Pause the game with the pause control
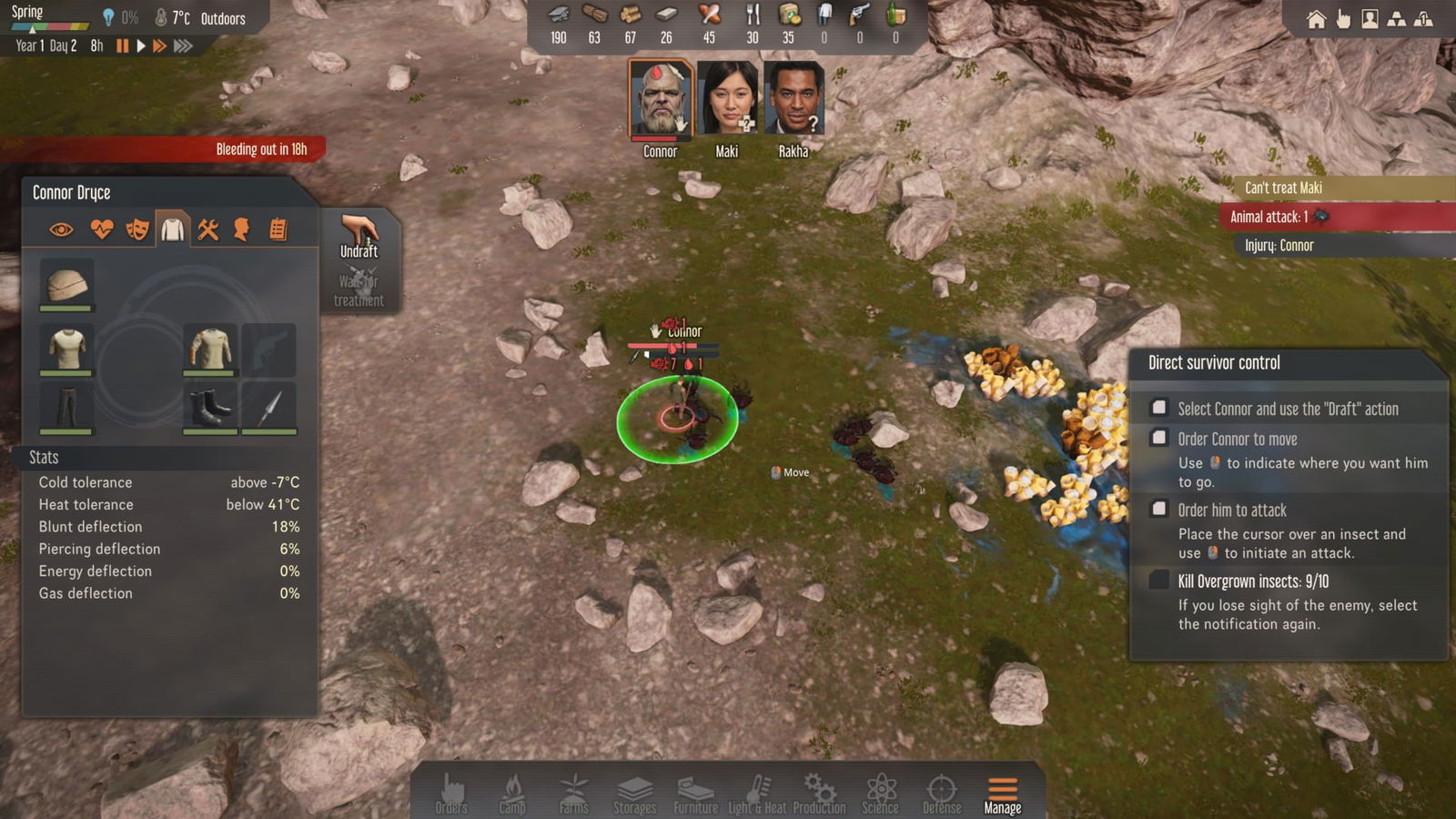The width and height of the screenshot is (1456, 819). 123,44
